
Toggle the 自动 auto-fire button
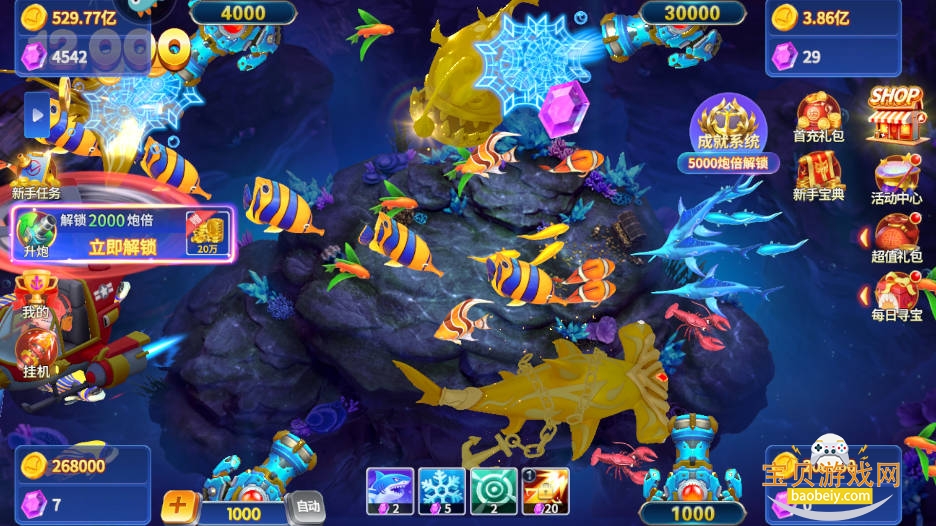click(306, 507)
